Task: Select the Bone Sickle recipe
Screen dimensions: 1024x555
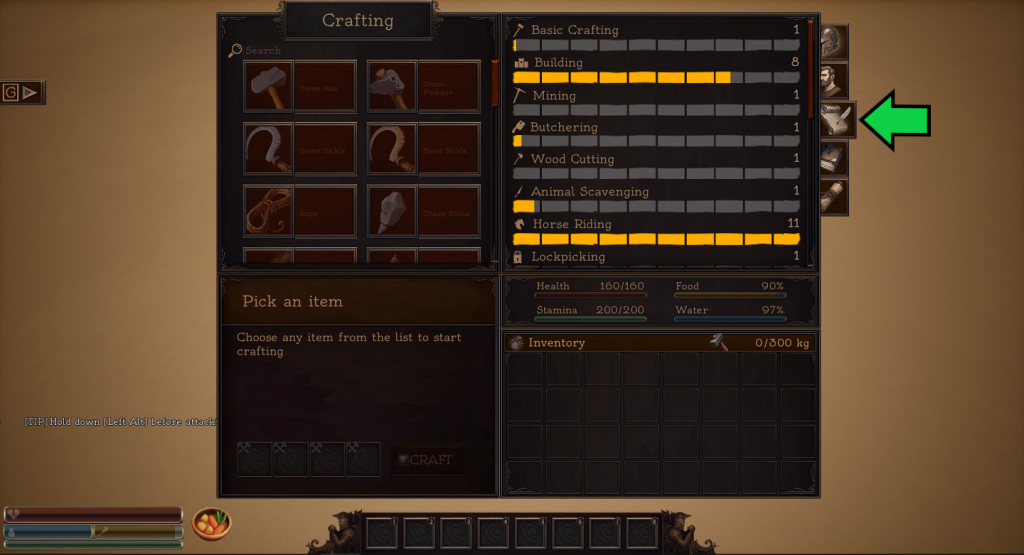Action: [423, 149]
